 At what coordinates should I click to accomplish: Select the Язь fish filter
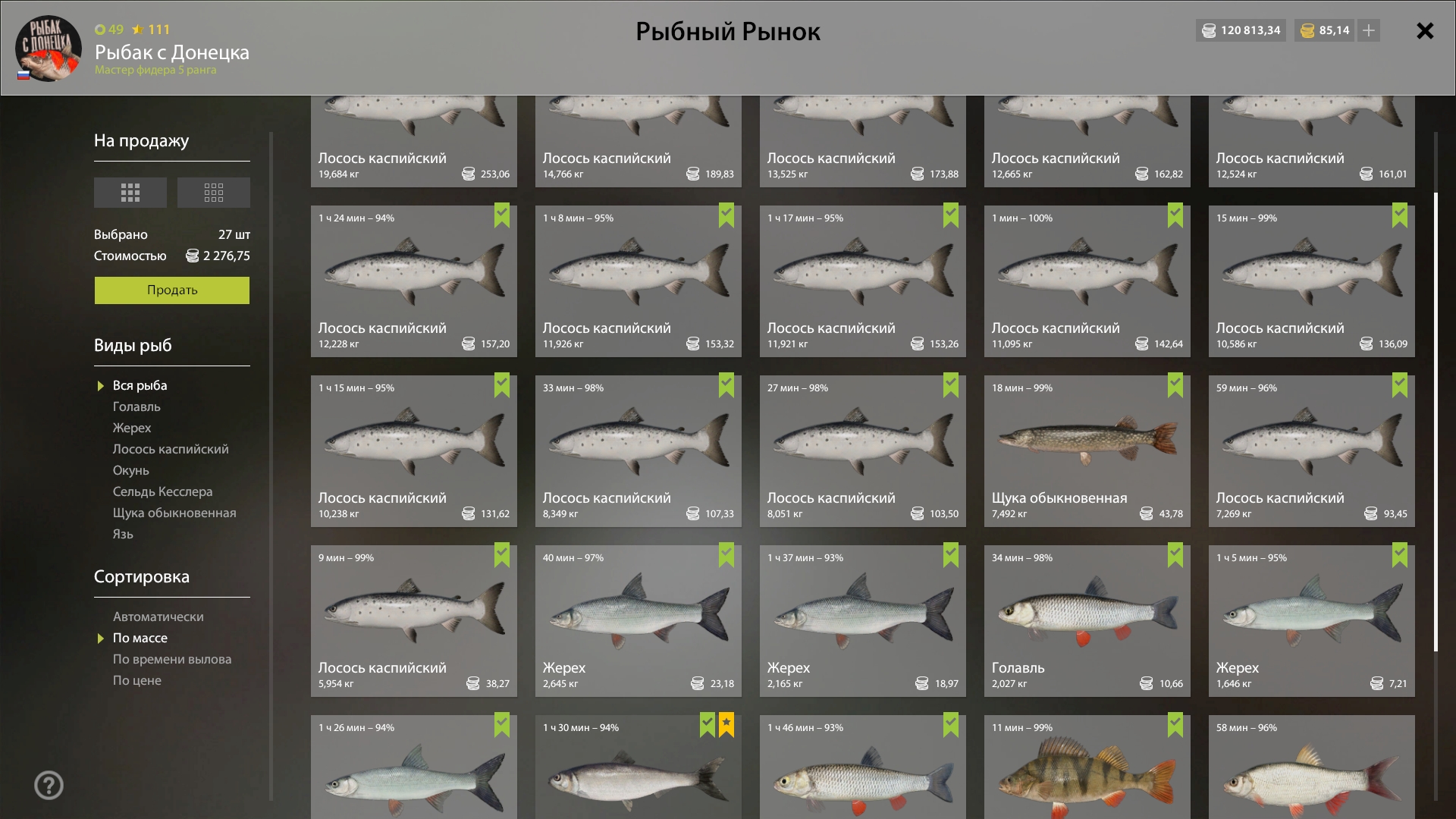[x=123, y=535]
